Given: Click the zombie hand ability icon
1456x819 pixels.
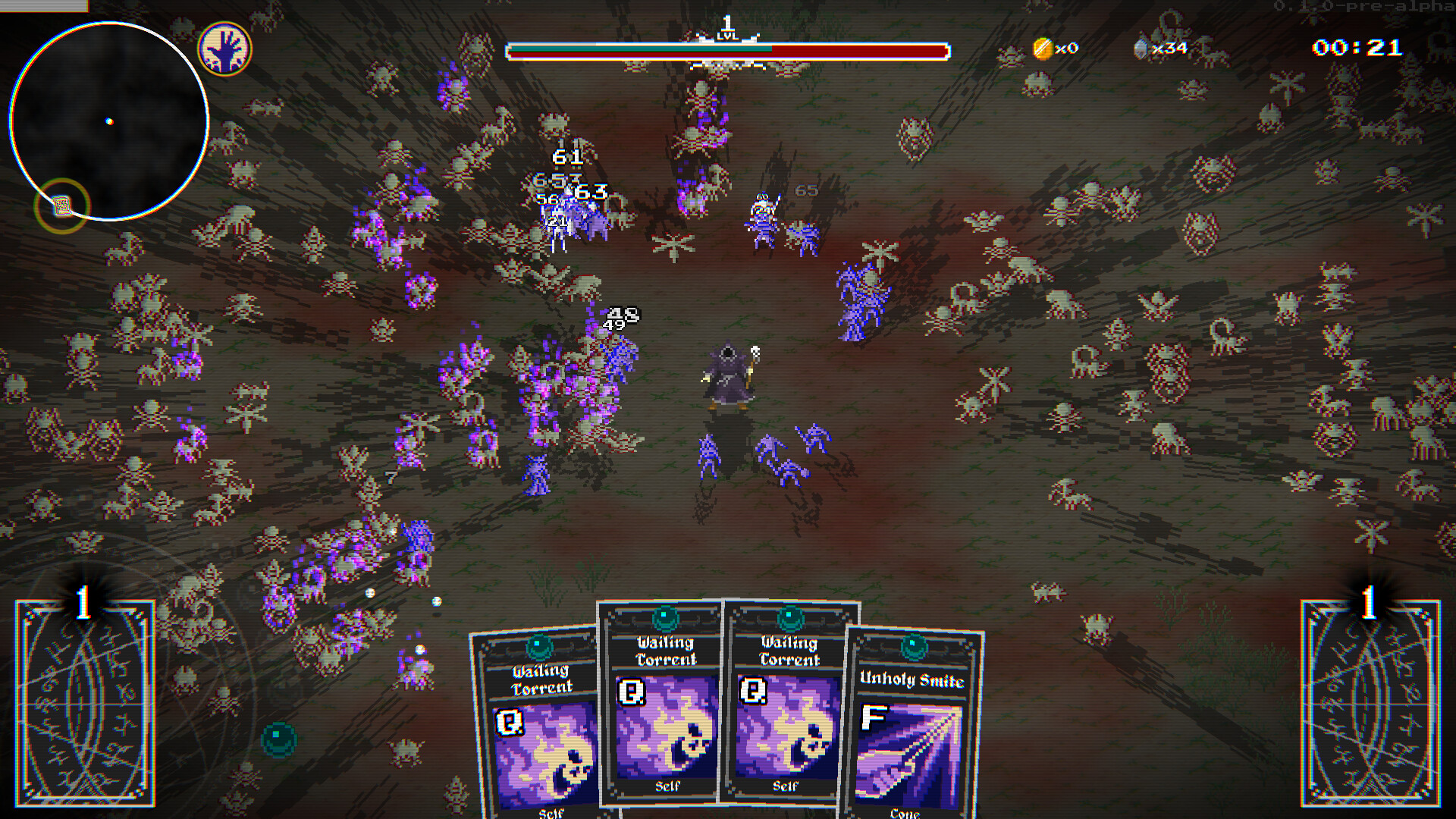Looking at the screenshot, I should pyautogui.click(x=227, y=49).
